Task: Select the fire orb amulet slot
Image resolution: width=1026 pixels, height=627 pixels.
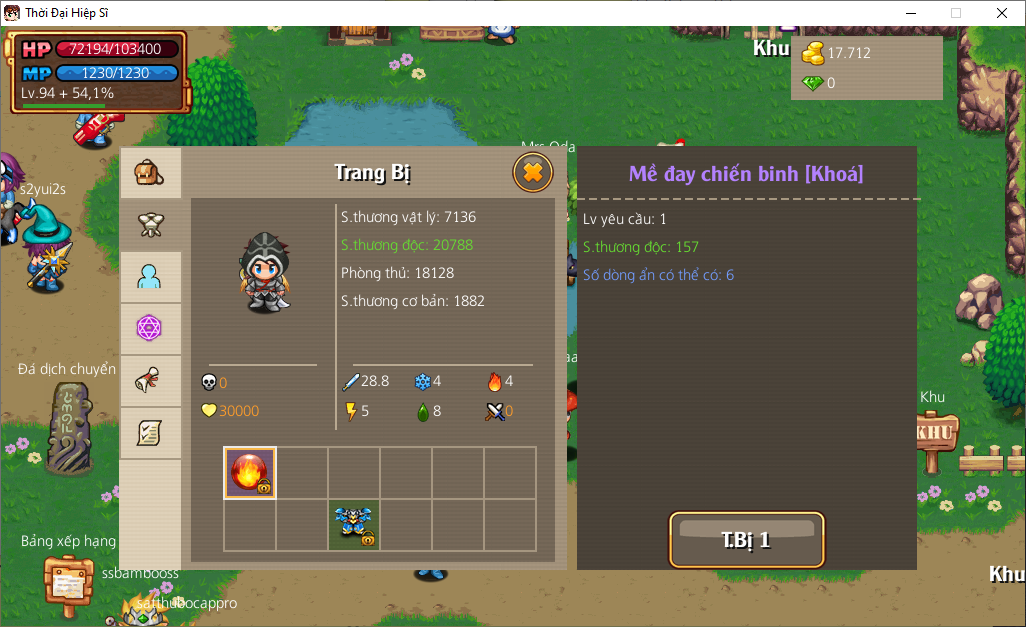Action: (250, 473)
